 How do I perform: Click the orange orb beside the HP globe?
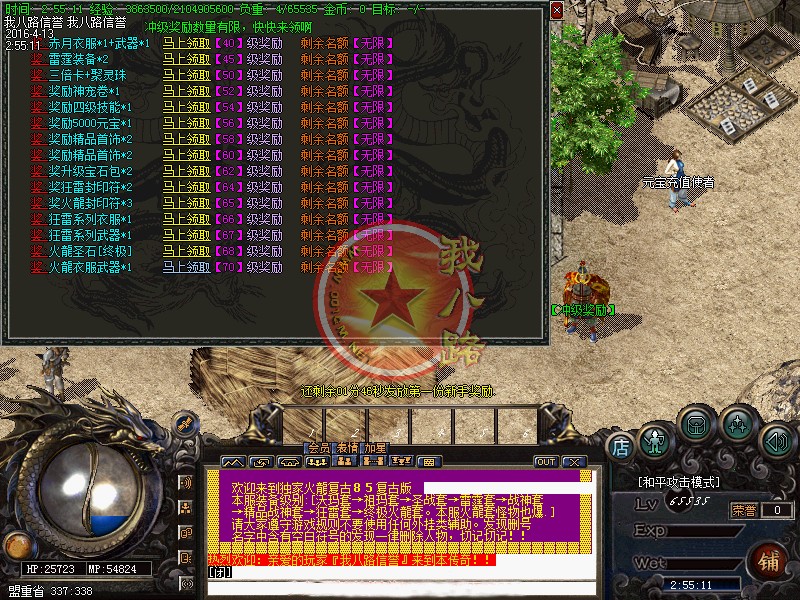click(16, 546)
